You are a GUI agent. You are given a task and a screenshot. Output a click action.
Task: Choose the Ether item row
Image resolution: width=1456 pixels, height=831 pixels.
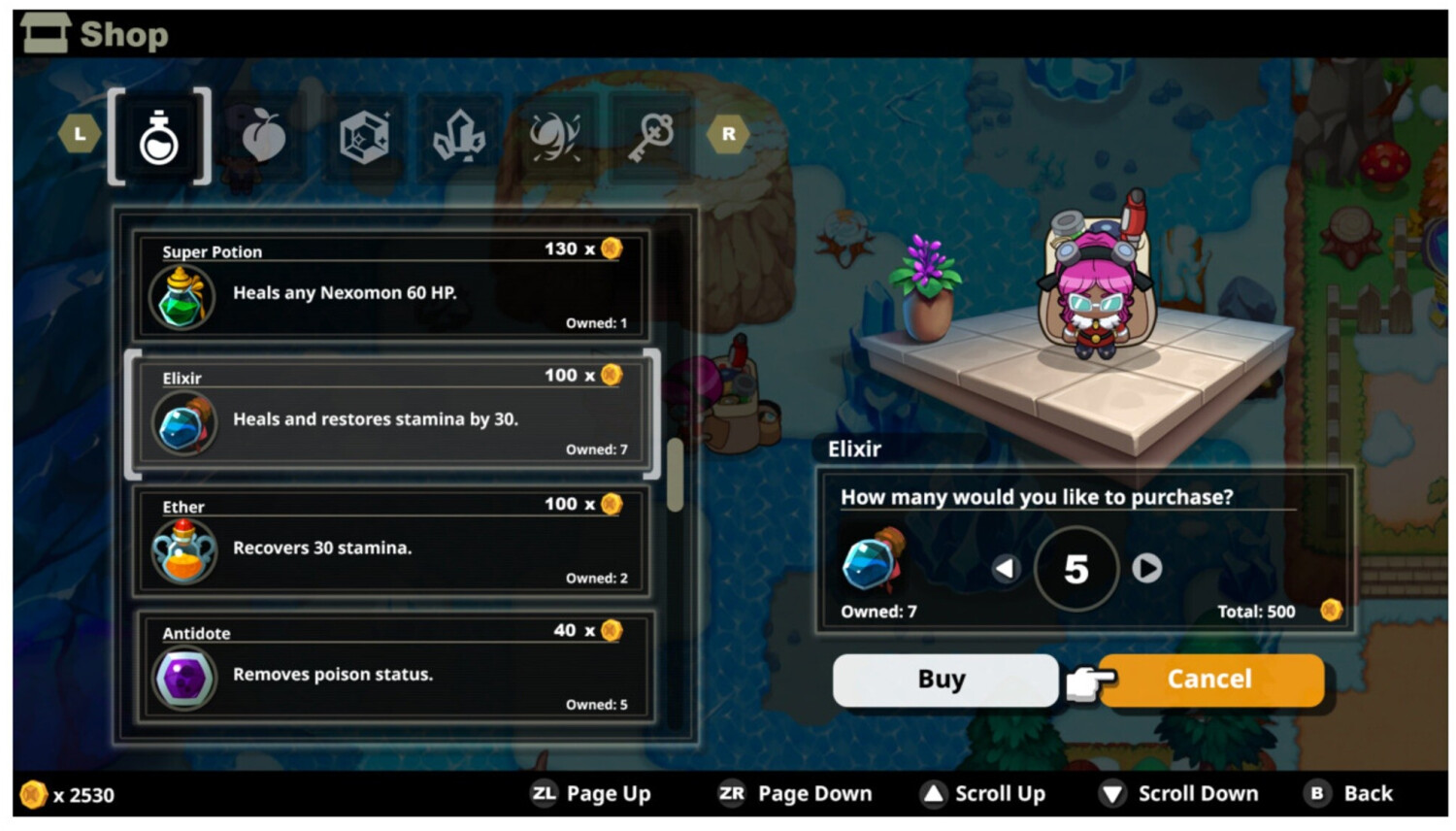tap(391, 541)
